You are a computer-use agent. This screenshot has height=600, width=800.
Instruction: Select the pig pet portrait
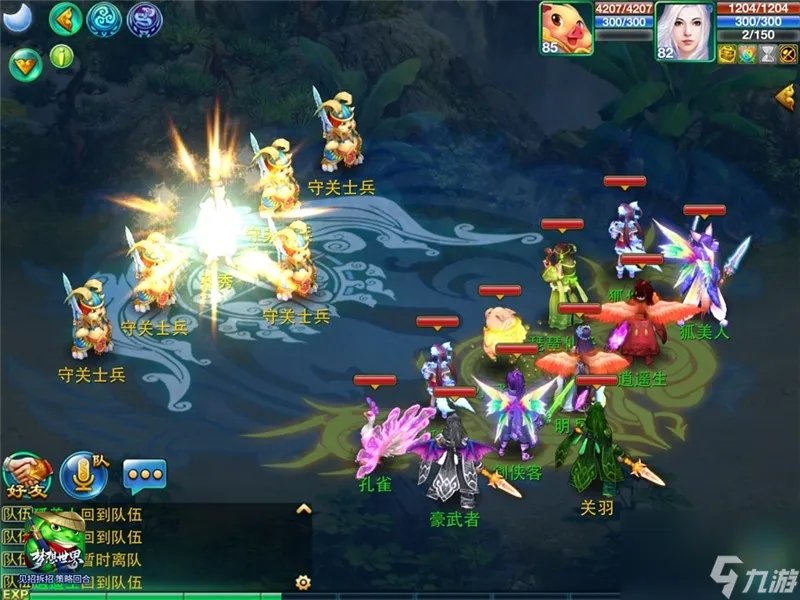coord(566,29)
